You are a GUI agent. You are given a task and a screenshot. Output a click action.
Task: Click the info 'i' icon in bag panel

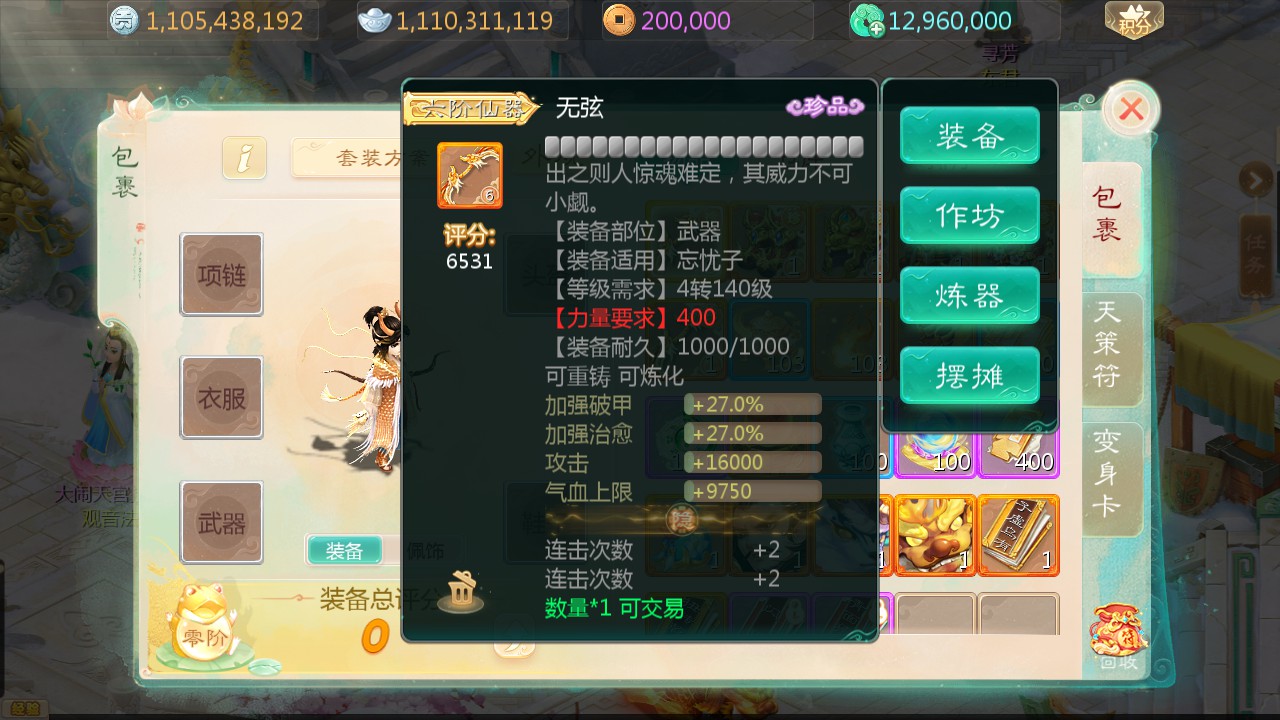pyautogui.click(x=243, y=159)
